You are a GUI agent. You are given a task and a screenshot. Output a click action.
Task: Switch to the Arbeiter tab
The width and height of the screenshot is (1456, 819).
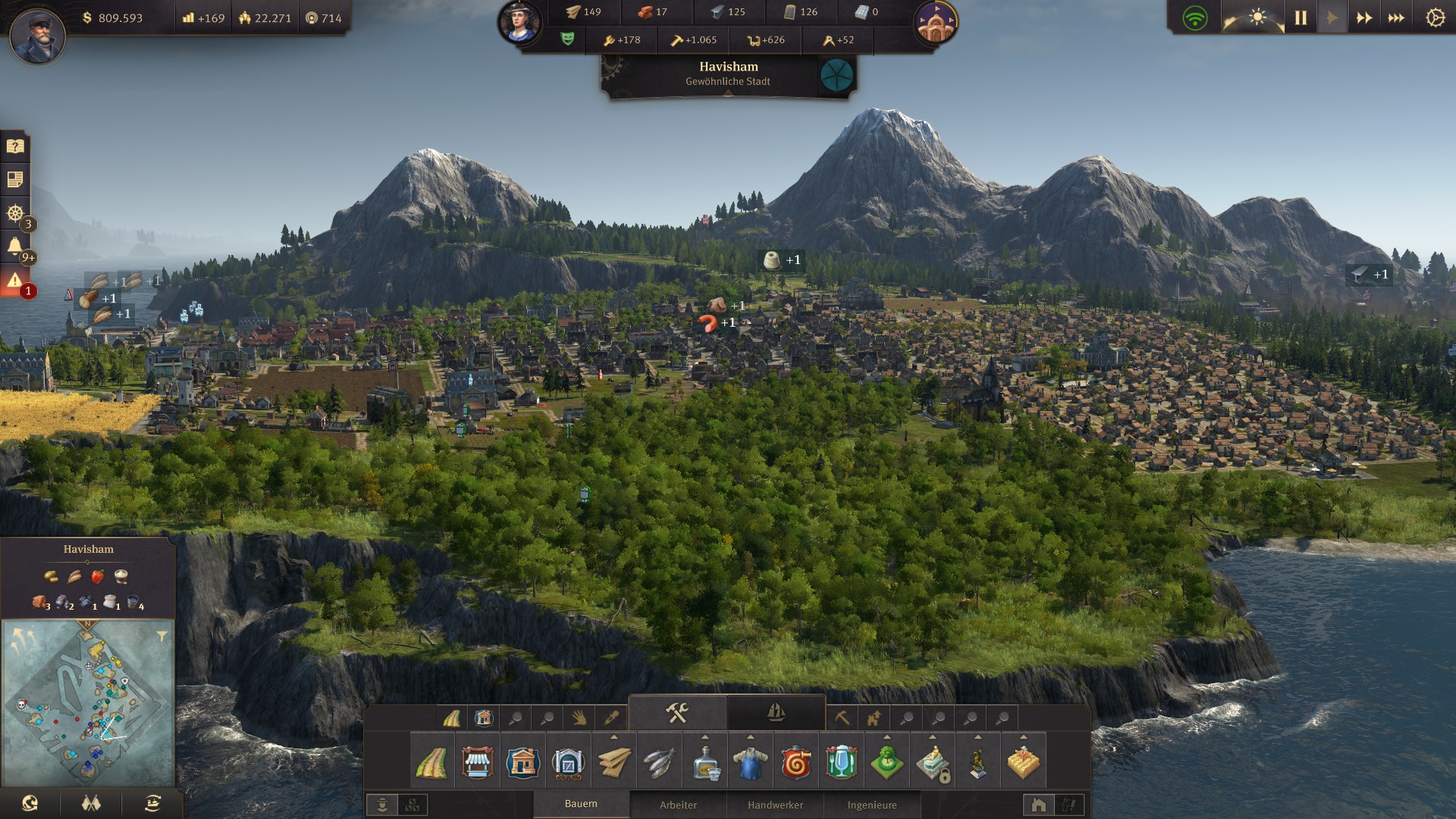[678, 805]
